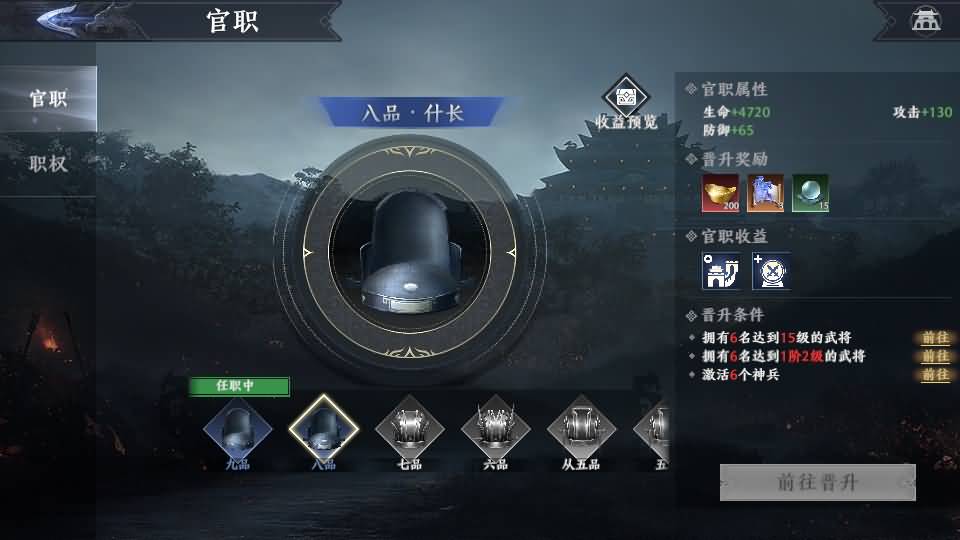Select the 九品 rank helmet
The height and width of the screenshot is (540, 960).
238,430
